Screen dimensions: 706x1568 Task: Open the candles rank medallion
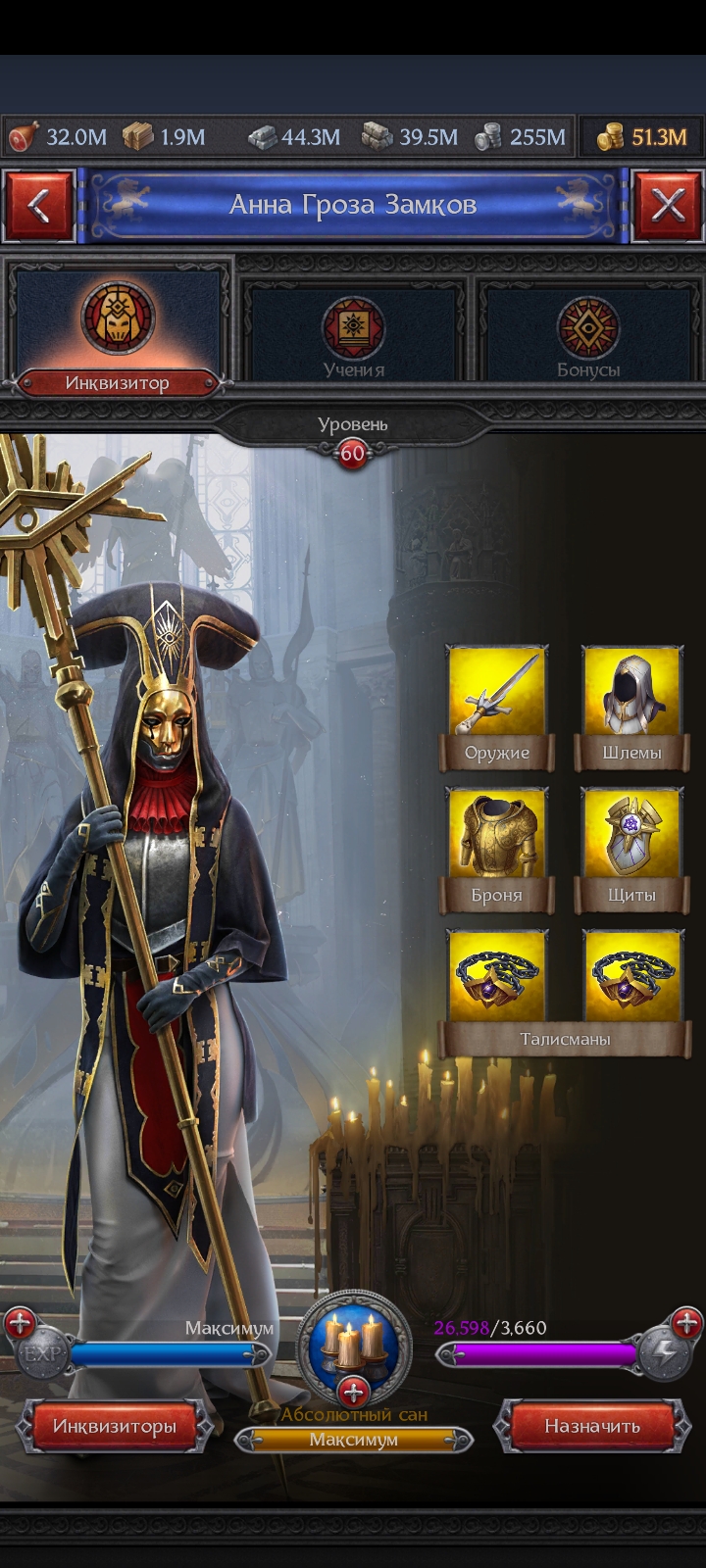353,1343
